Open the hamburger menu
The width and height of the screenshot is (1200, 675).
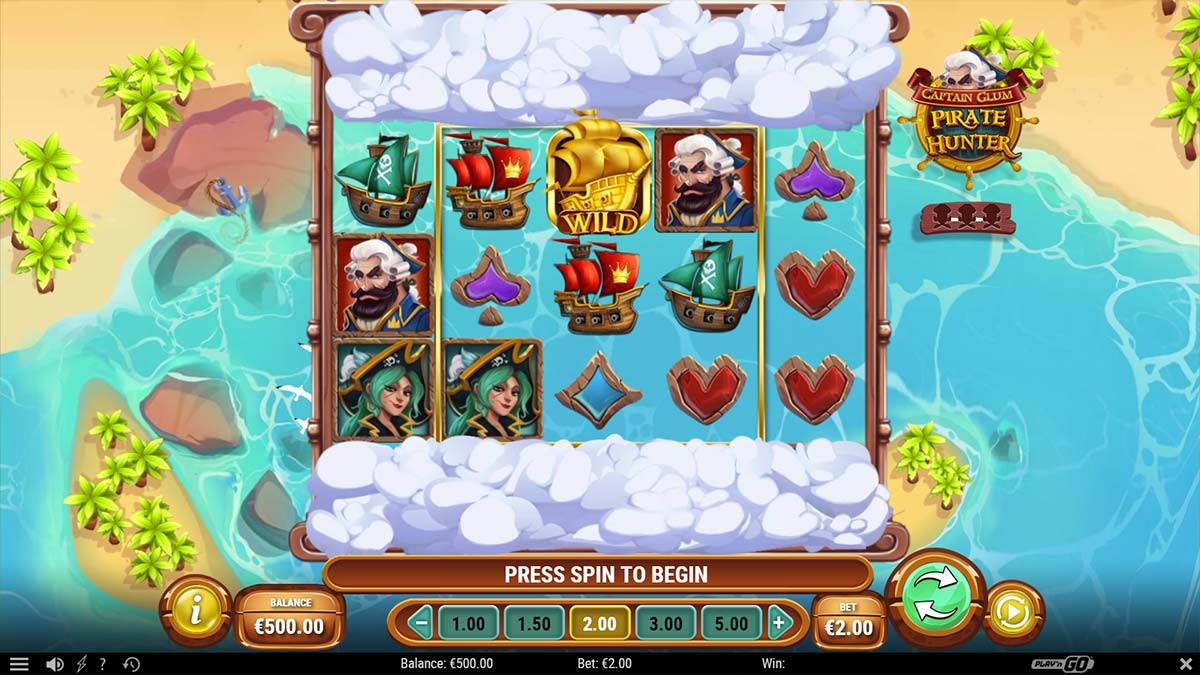point(19,664)
